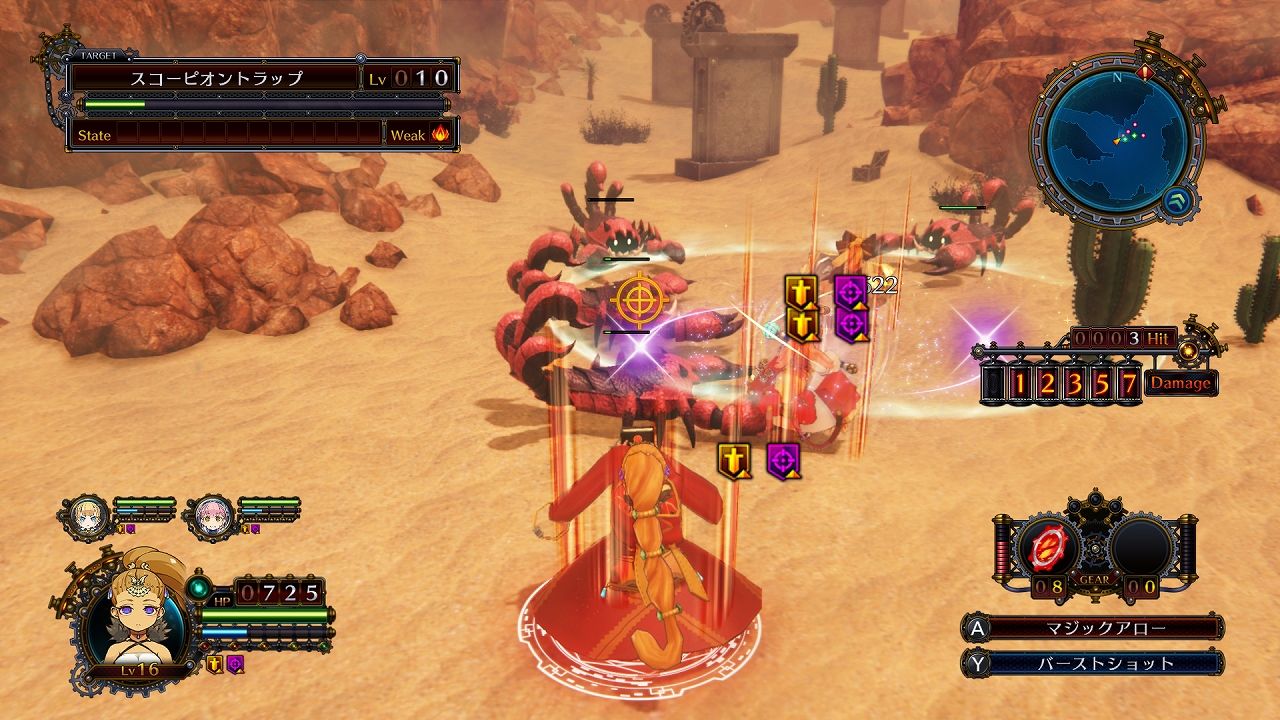The image size is (1280, 720).
Task: Select the pink-haired party member portrait
Action: (x=212, y=516)
